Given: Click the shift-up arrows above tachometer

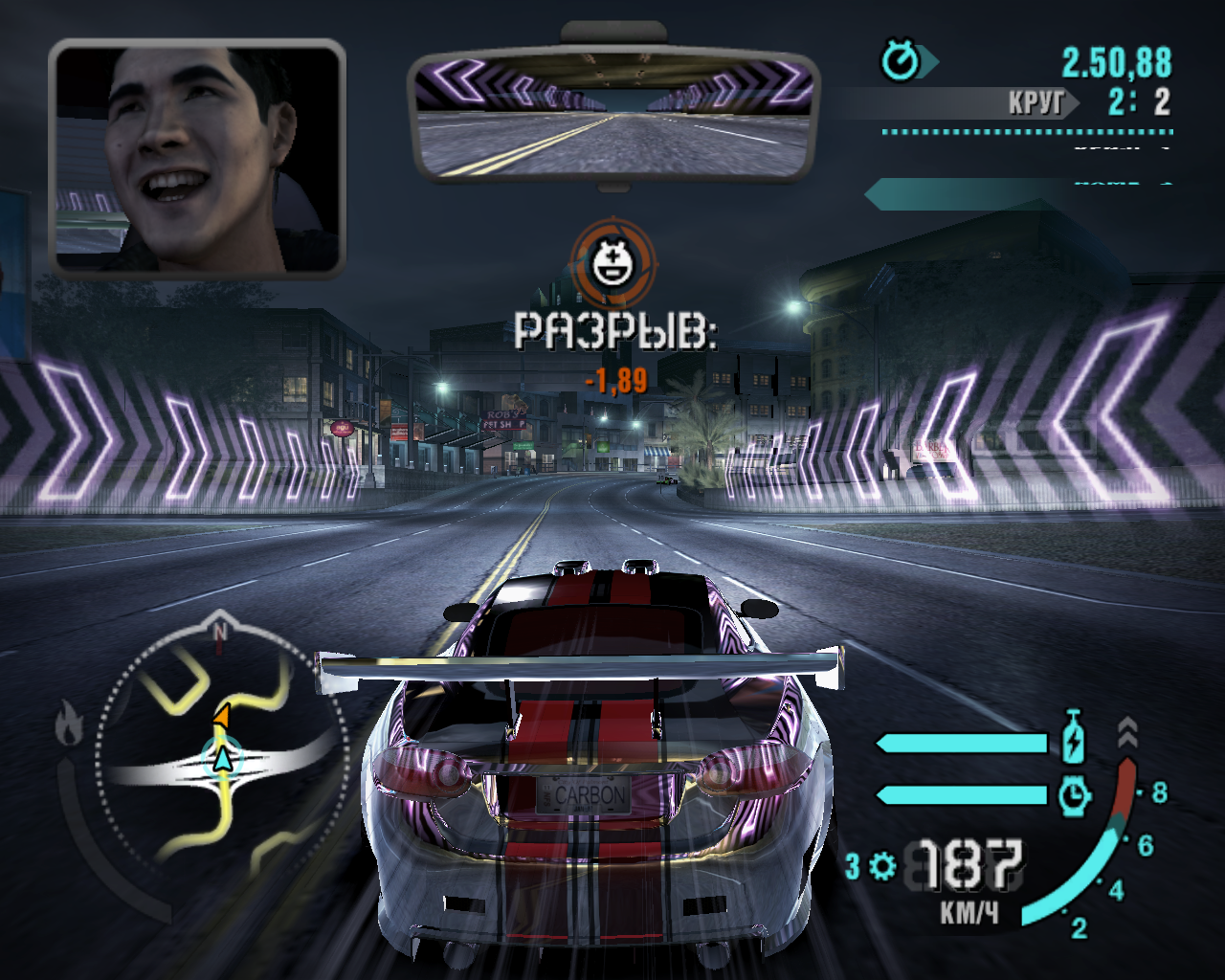Looking at the screenshot, I should (1127, 733).
